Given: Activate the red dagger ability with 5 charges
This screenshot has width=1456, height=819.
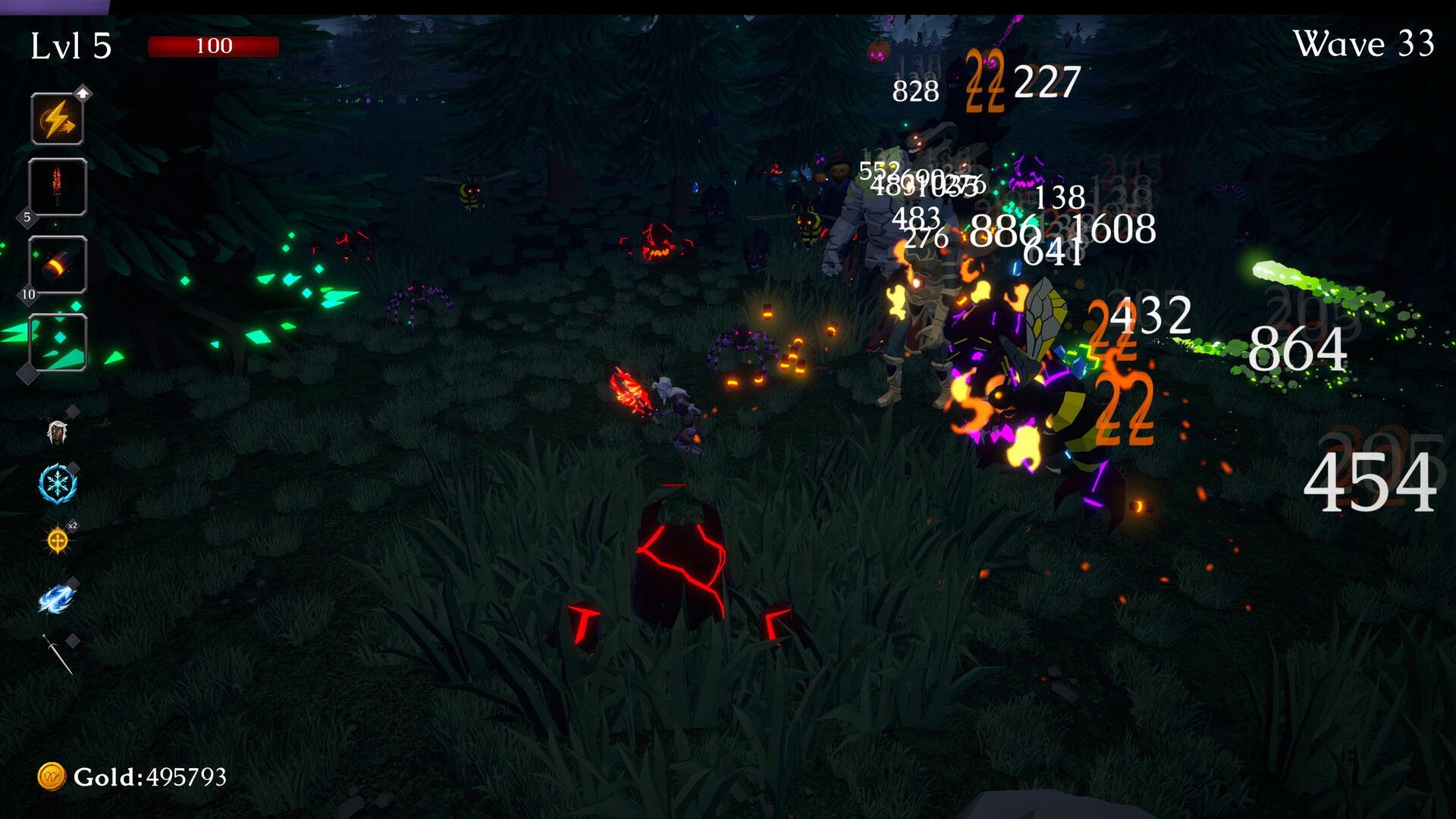Looking at the screenshot, I should tap(57, 187).
